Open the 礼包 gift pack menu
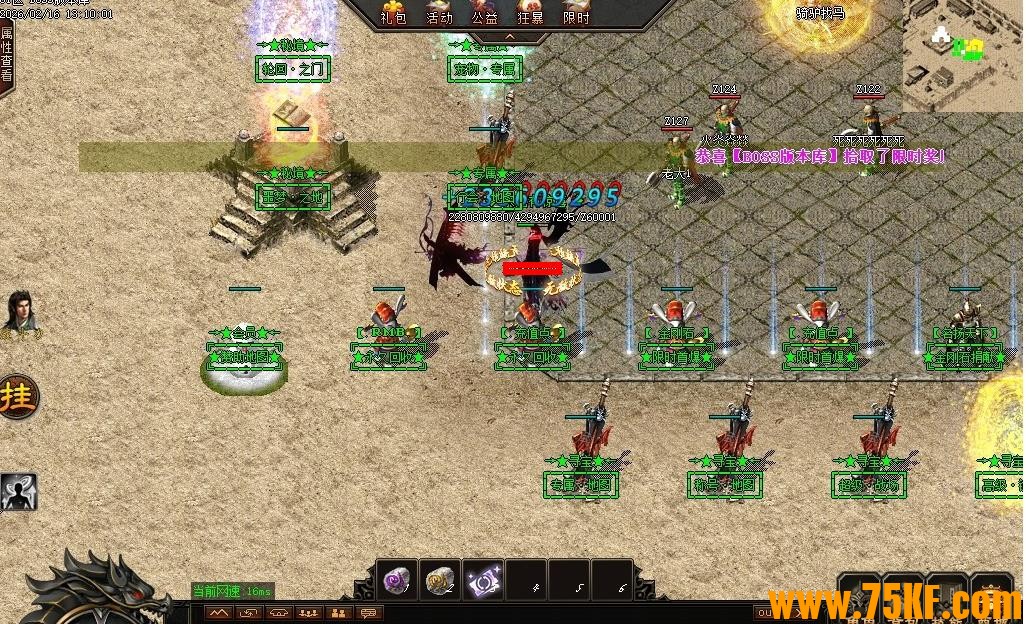The width and height of the screenshot is (1026, 624). pos(393,12)
